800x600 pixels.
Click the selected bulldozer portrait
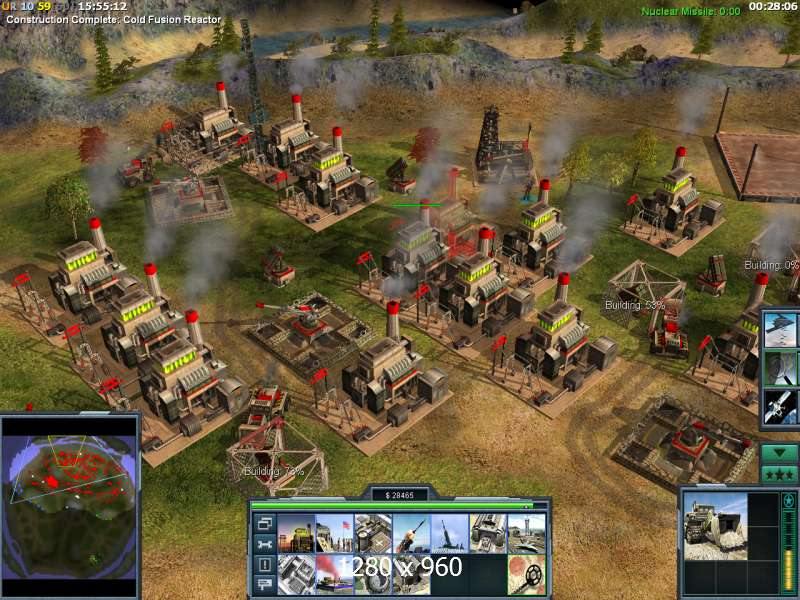[x=715, y=530]
